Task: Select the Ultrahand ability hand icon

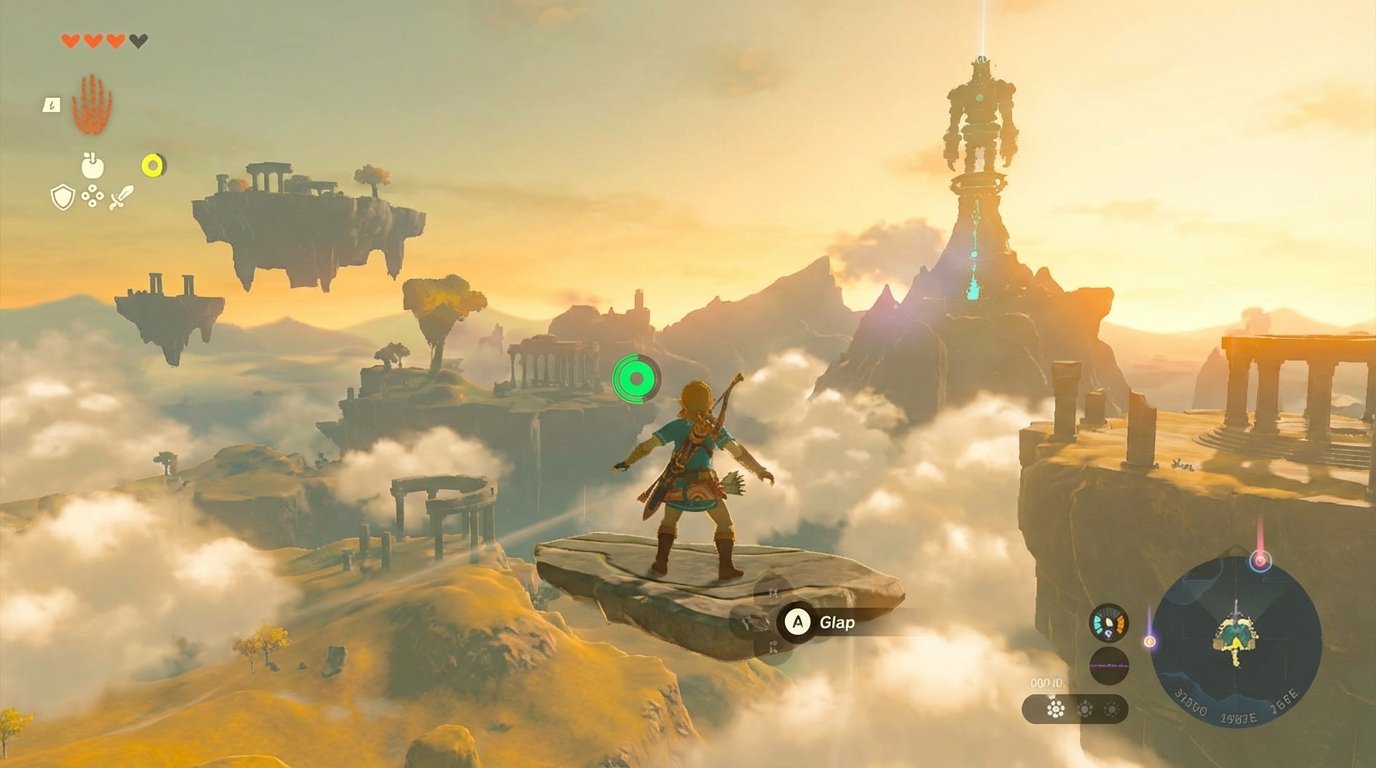Action: coord(91,104)
